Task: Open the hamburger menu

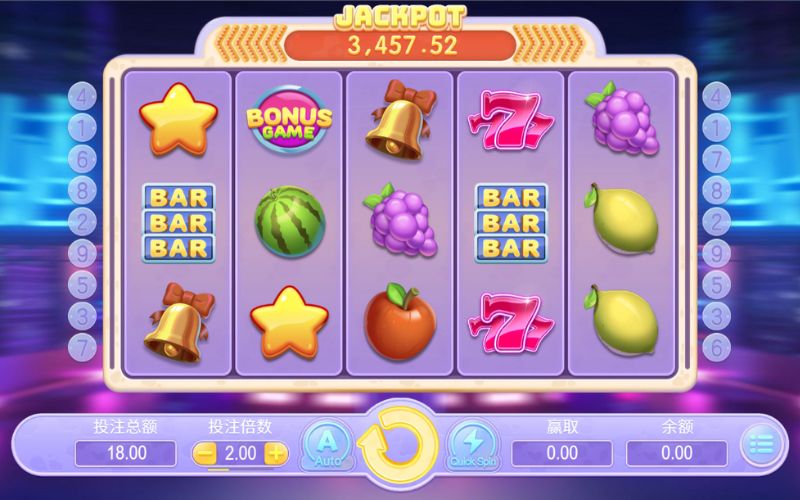Action: pyautogui.click(x=763, y=446)
